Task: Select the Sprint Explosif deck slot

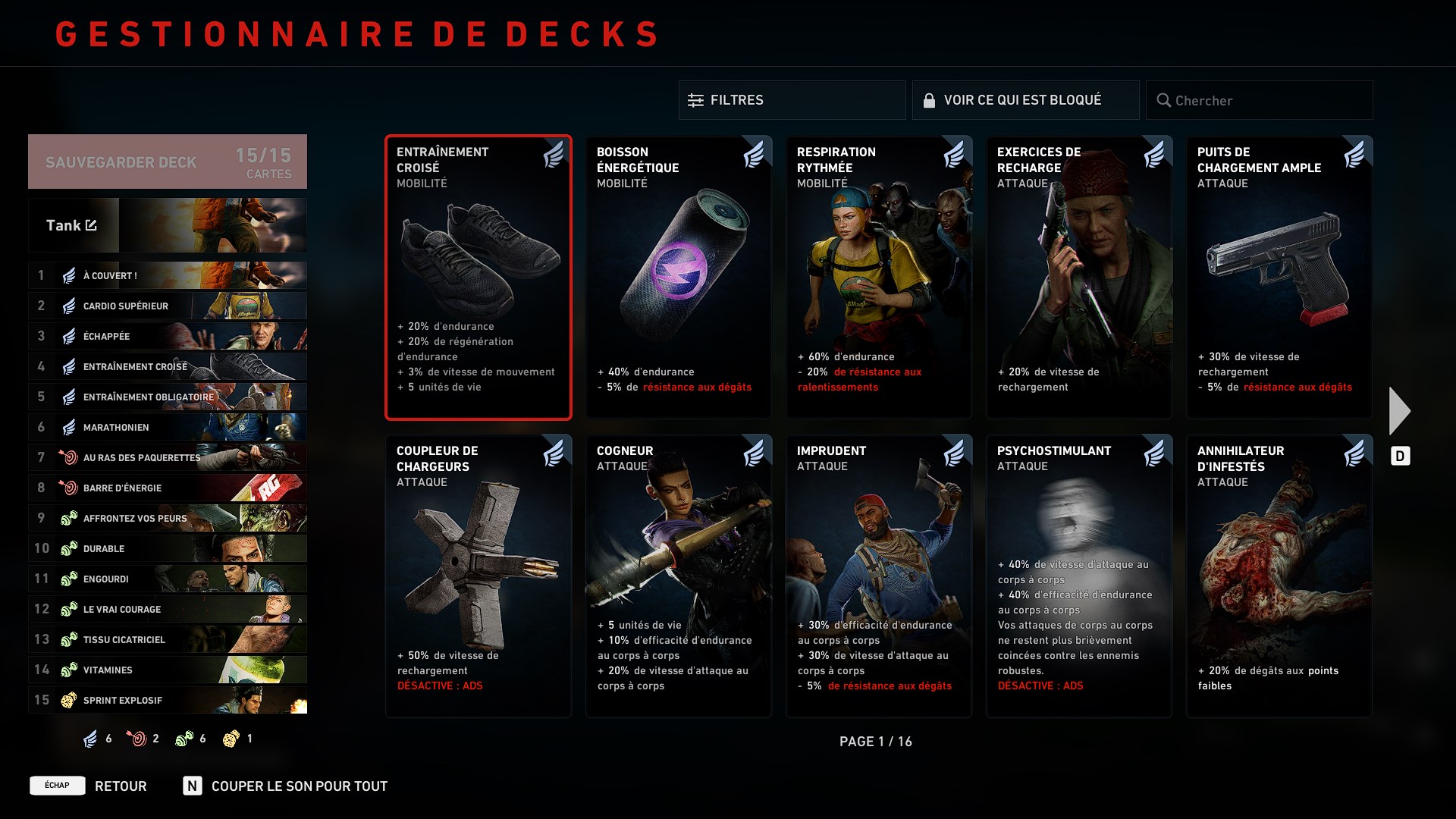Action: (167, 700)
